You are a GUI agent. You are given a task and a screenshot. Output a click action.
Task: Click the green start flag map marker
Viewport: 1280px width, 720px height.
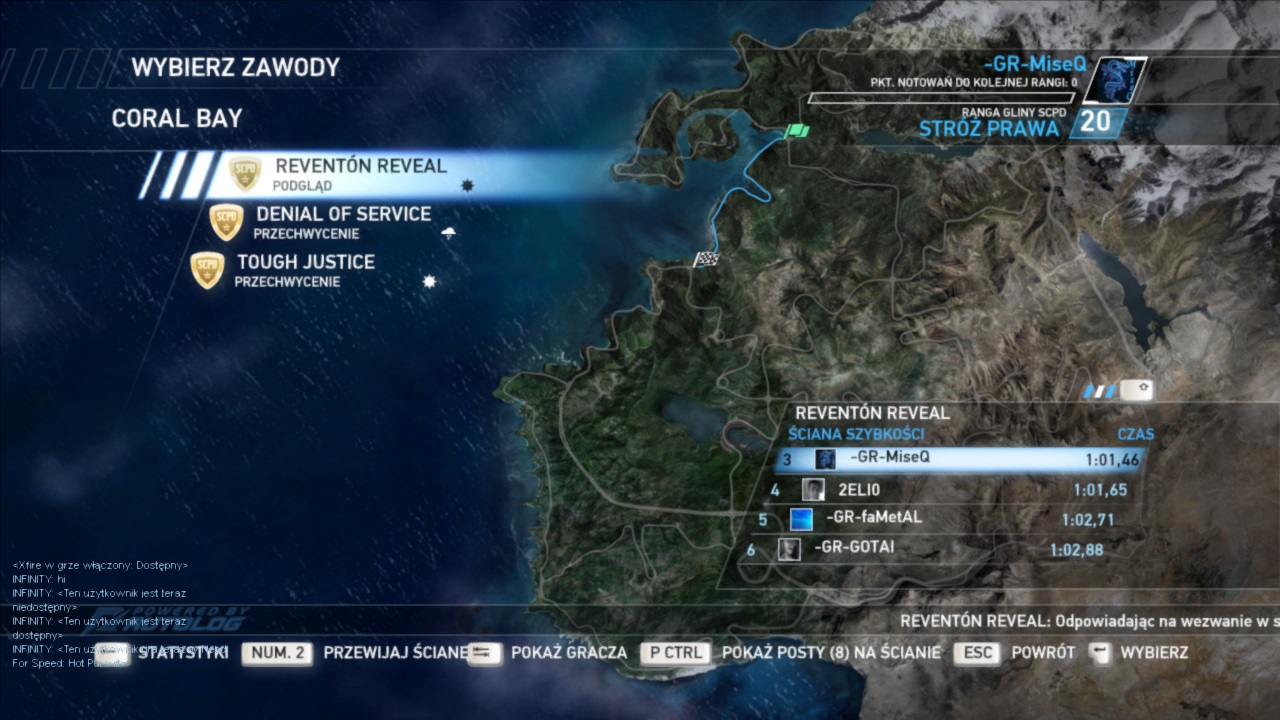tap(798, 131)
